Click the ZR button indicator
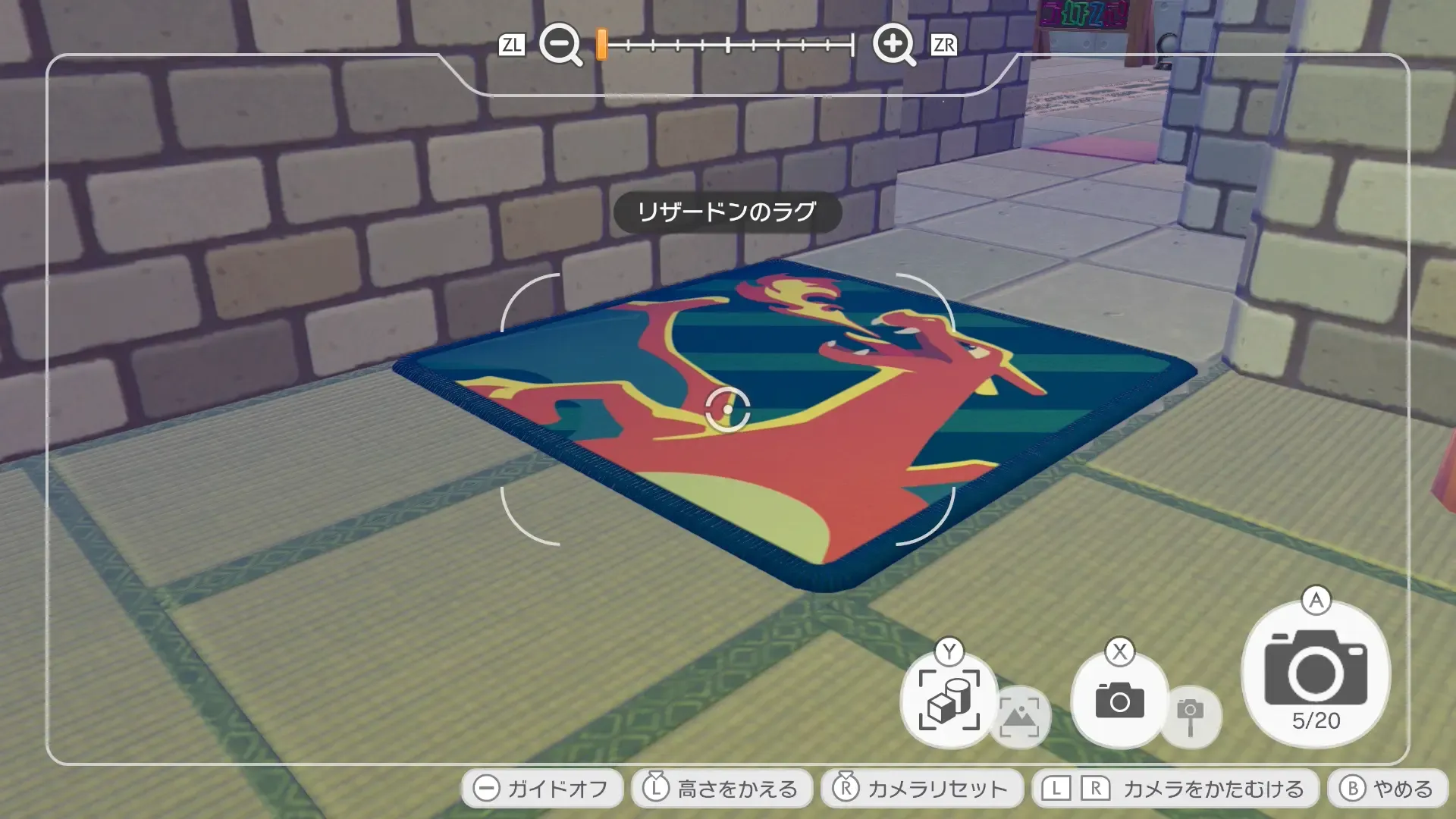Image resolution: width=1456 pixels, height=819 pixels. pos(943,45)
